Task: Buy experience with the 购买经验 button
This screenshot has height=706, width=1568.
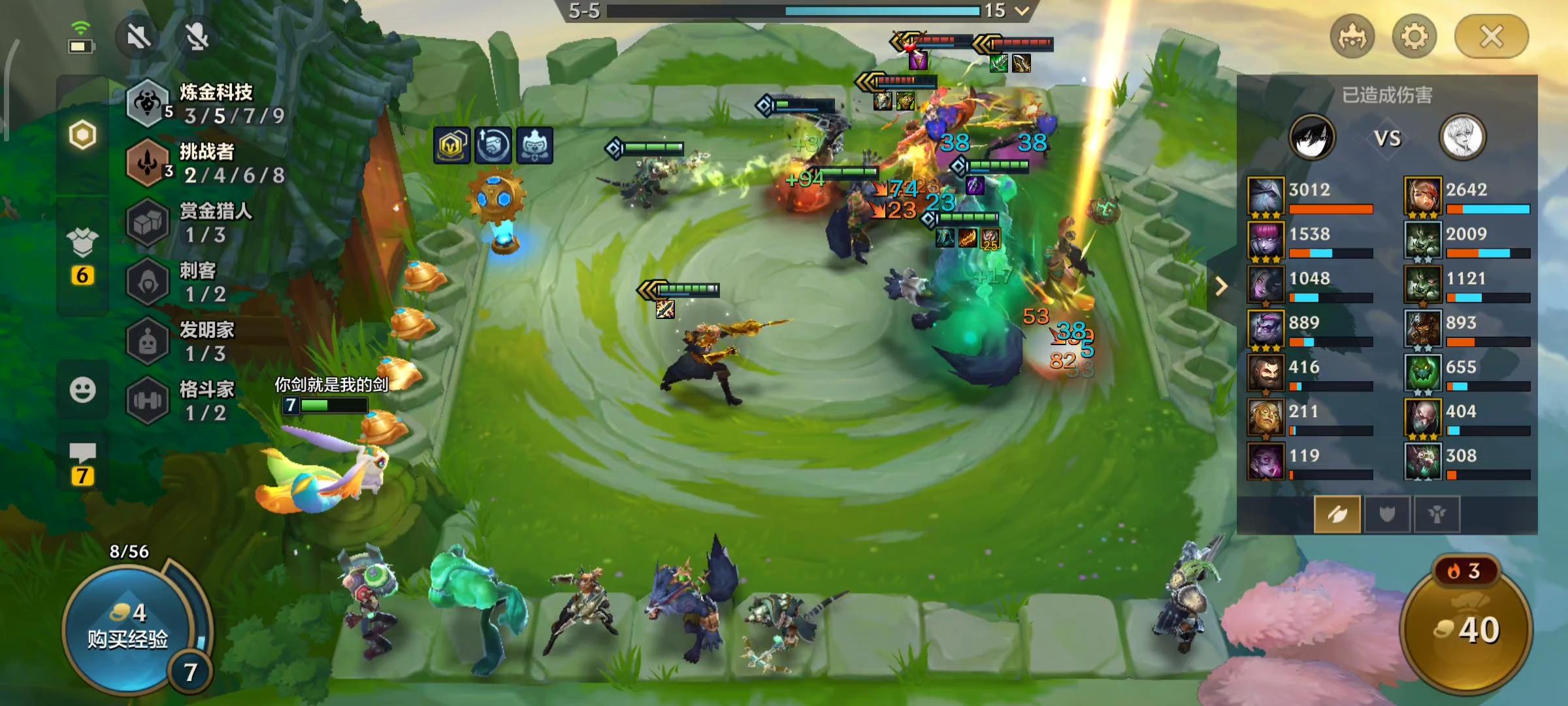Action: (127, 629)
